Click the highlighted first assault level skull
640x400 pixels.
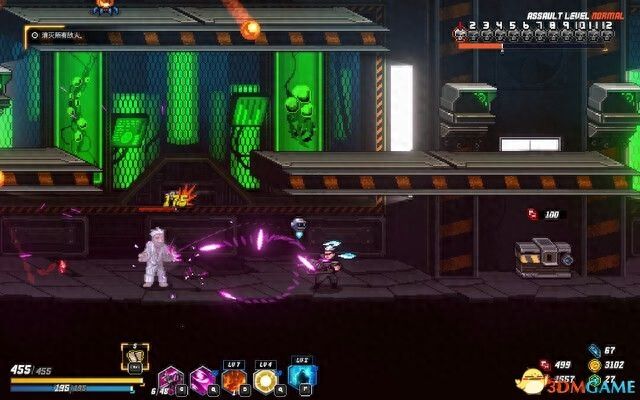click(460, 33)
